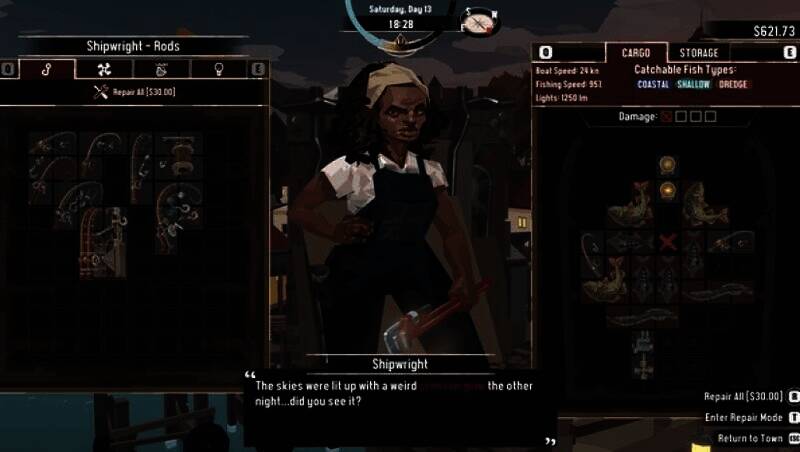Switch to the Lights tab with bulb icon
The height and width of the screenshot is (452, 800).
(x=218, y=69)
